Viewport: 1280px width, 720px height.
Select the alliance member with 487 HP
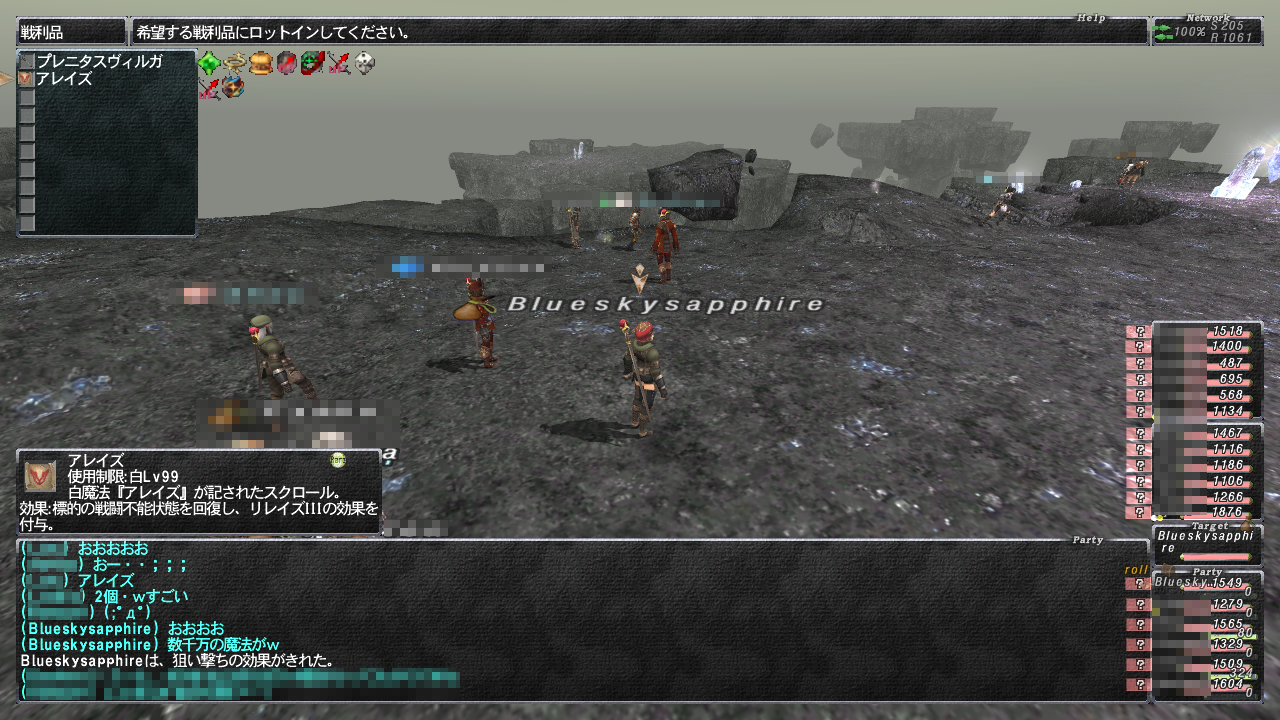(x=1200, y=363)
